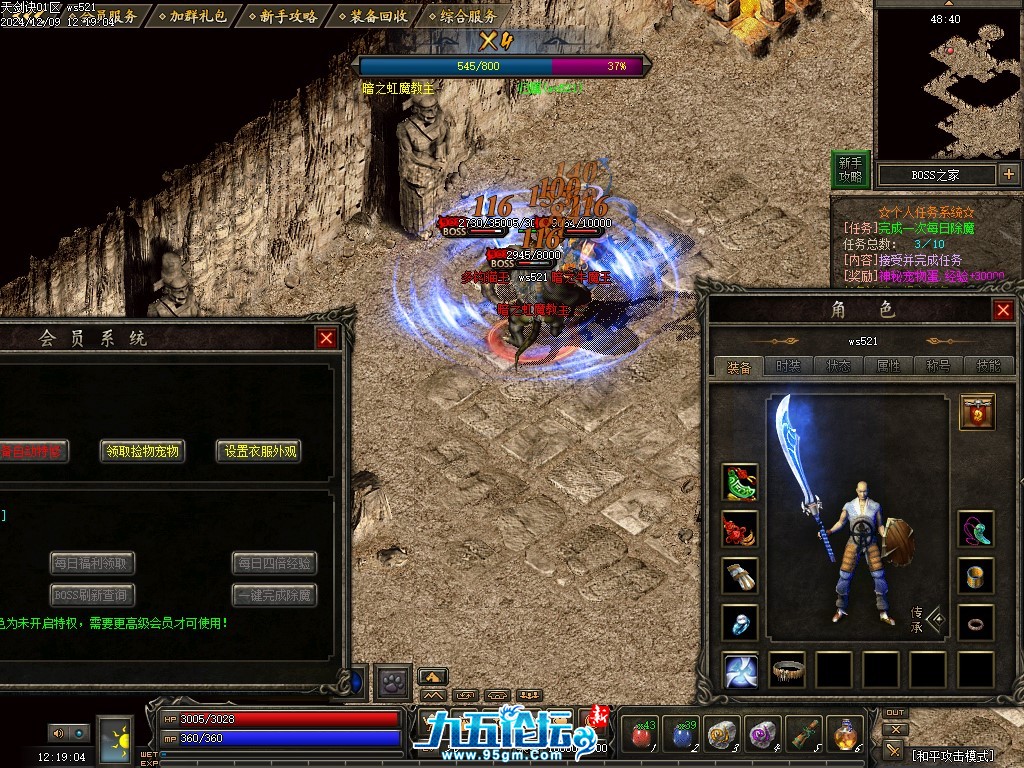Switch to the 时装 fashion tab
This screenshot has height=768, width=1024.
(788, 366)
